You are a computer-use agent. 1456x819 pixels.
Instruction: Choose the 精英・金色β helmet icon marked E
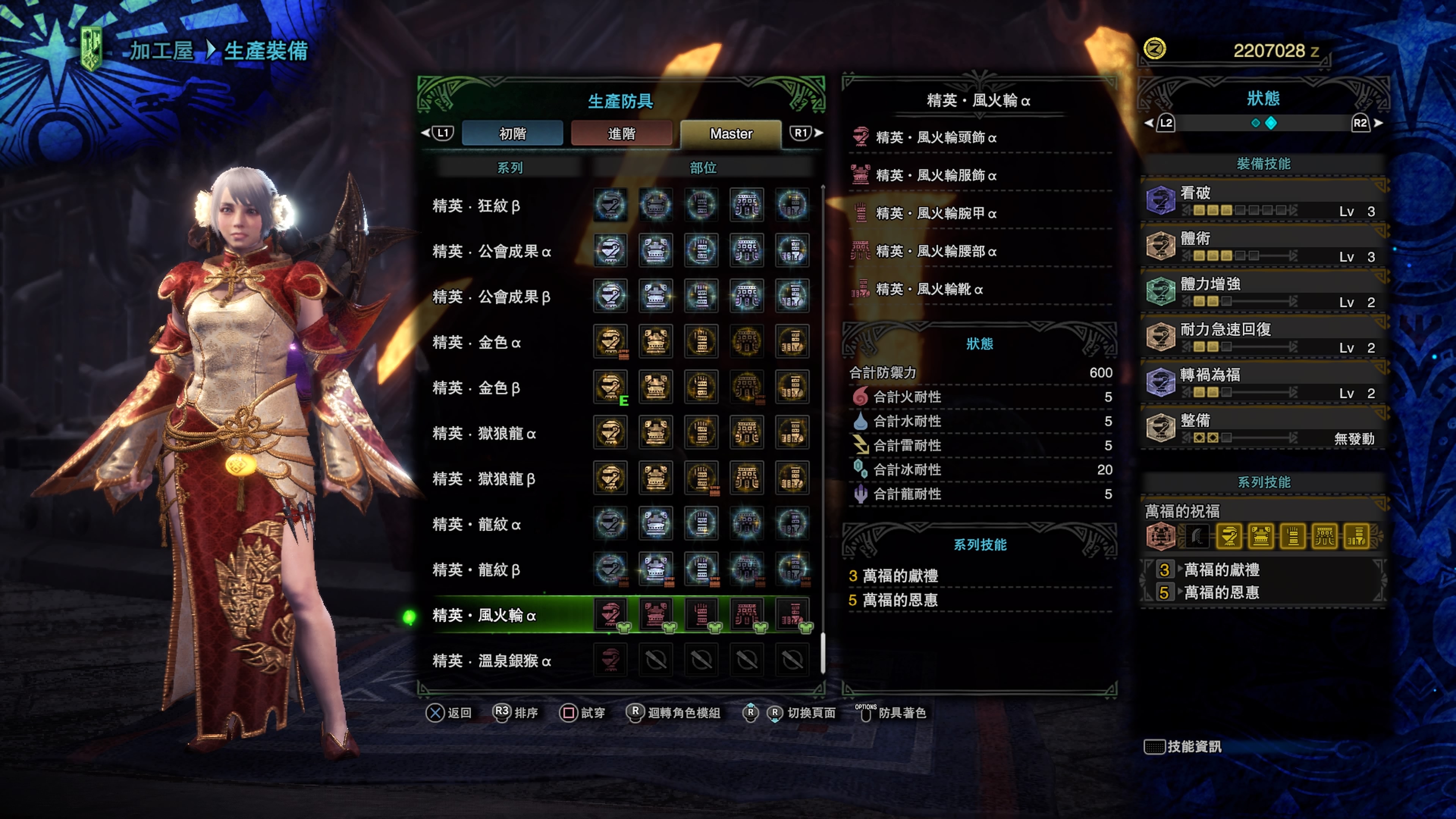[x=610, y=388]
